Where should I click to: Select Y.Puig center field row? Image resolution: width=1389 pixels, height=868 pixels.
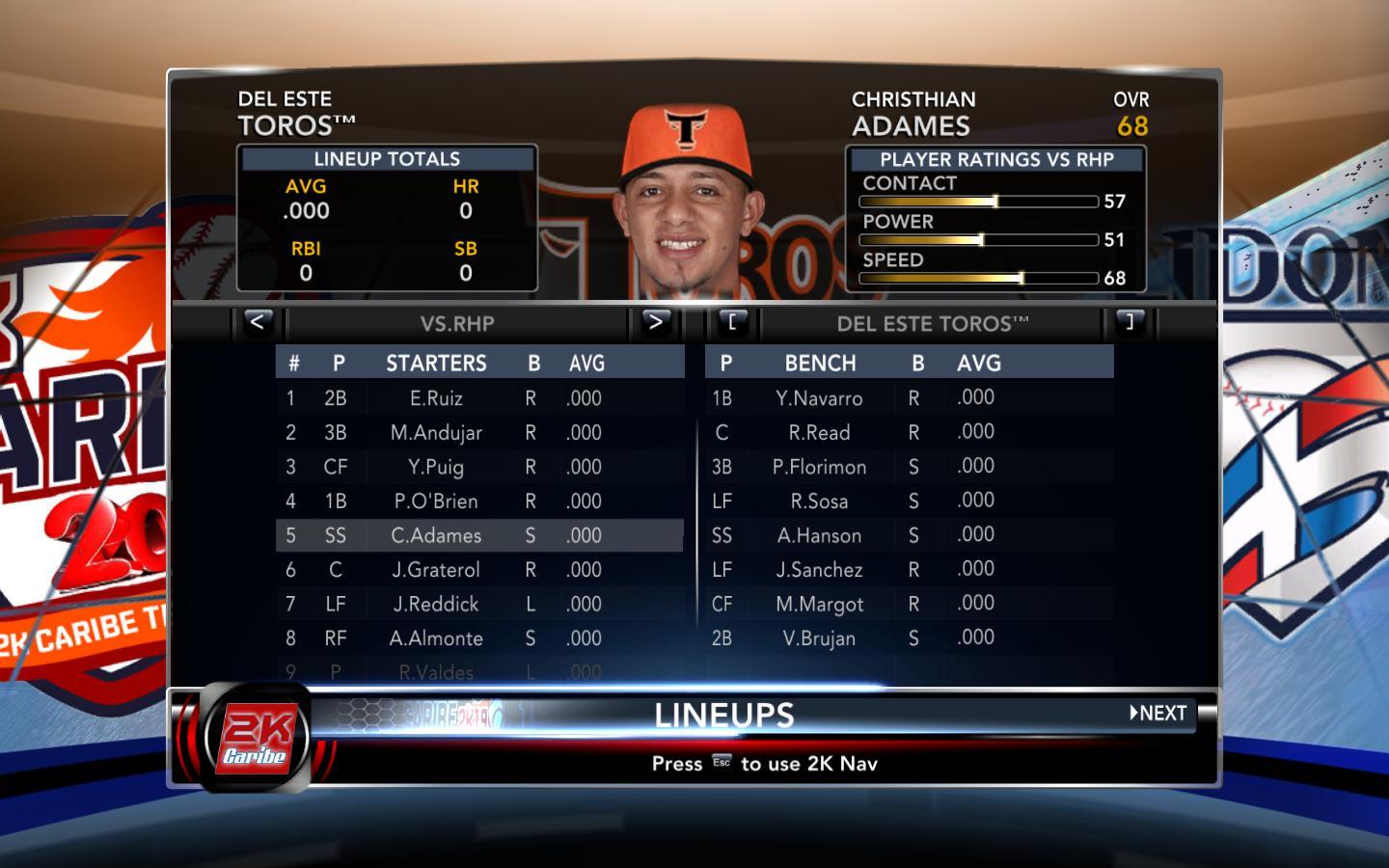(x=436, y=467)
